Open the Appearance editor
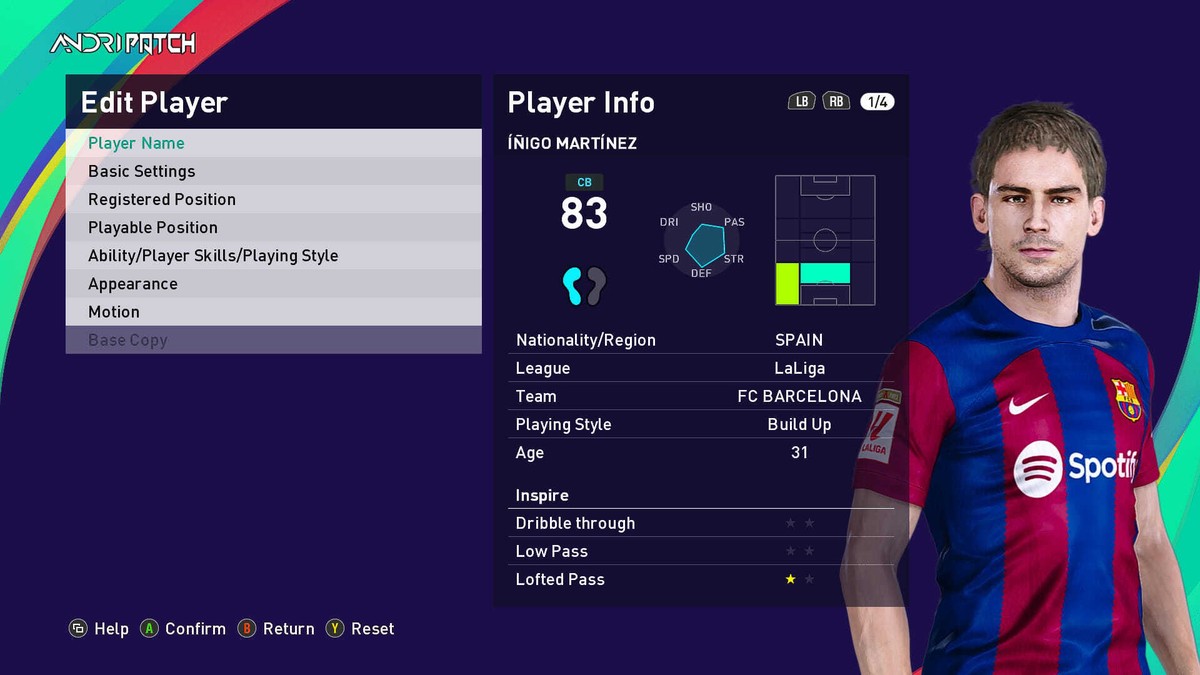Viewport: 1200px width, 675px height. 273,283
